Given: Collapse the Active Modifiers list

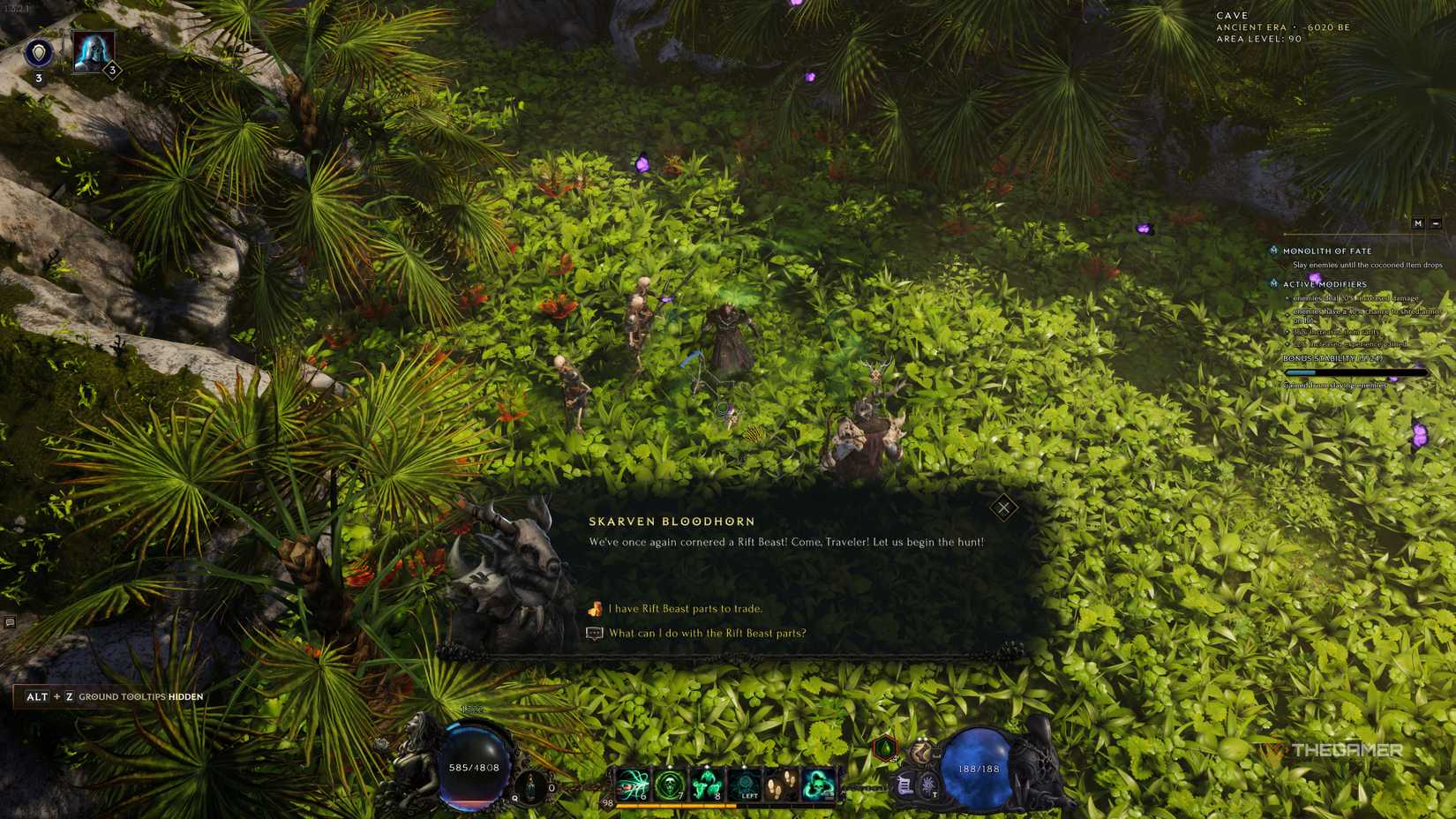Looking at the screenshot, I should click(x=1273, y=285).
